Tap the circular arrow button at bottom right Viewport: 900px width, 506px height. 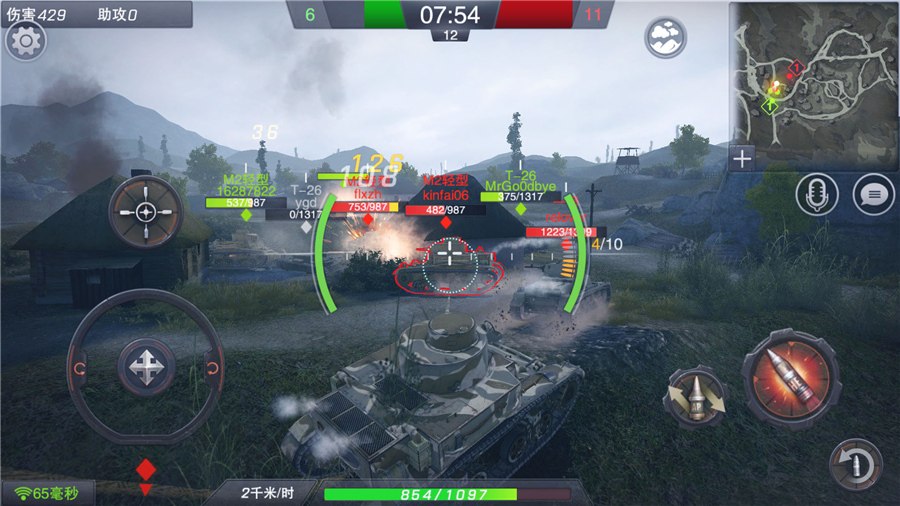tap(856, 464)
